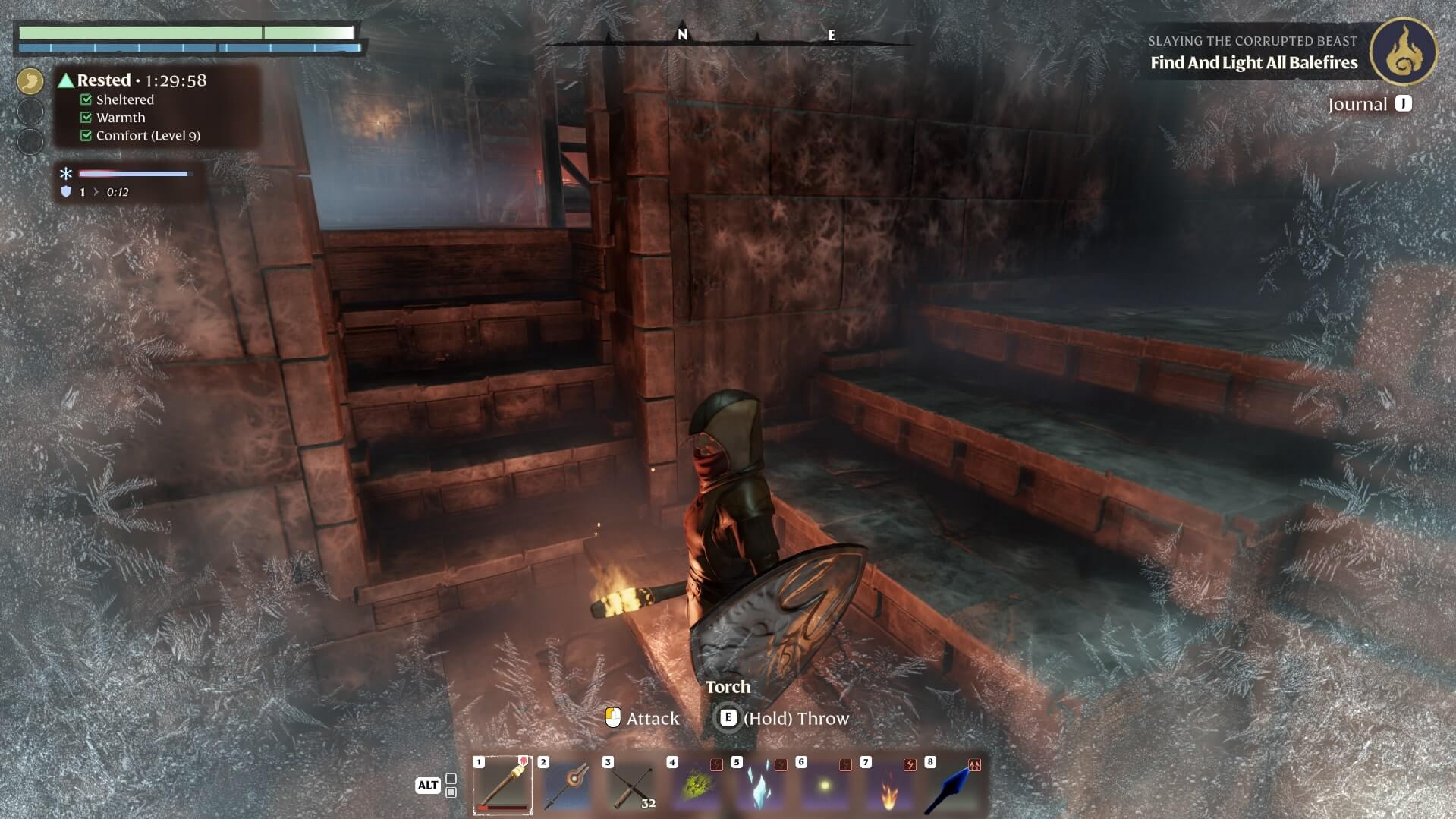Viewport: 1456px width, 819px height.
Task: Equip the staff in hotbar slot 2
Action: tap(567, 785)
